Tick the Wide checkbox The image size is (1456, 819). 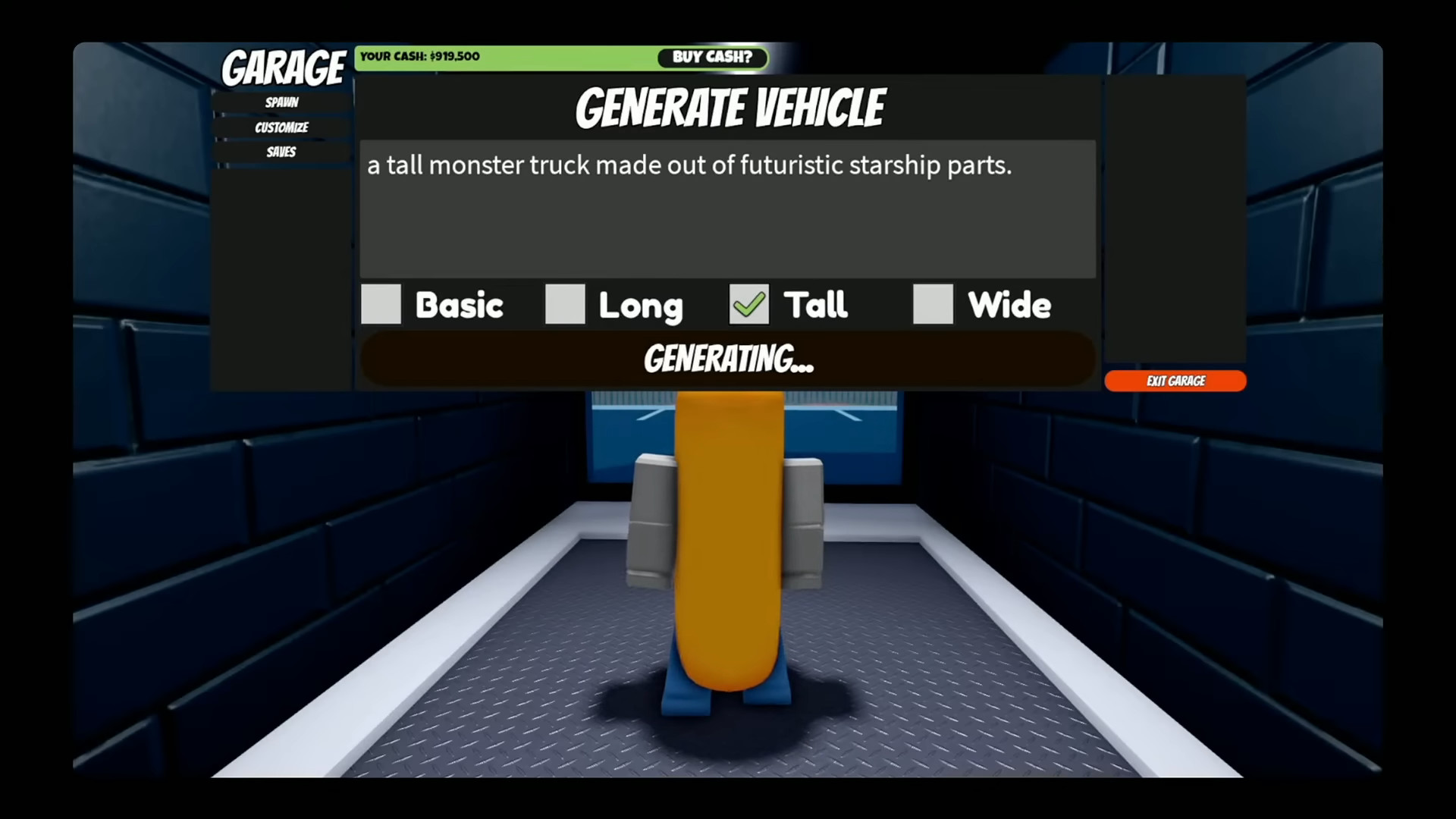(933, 304)
